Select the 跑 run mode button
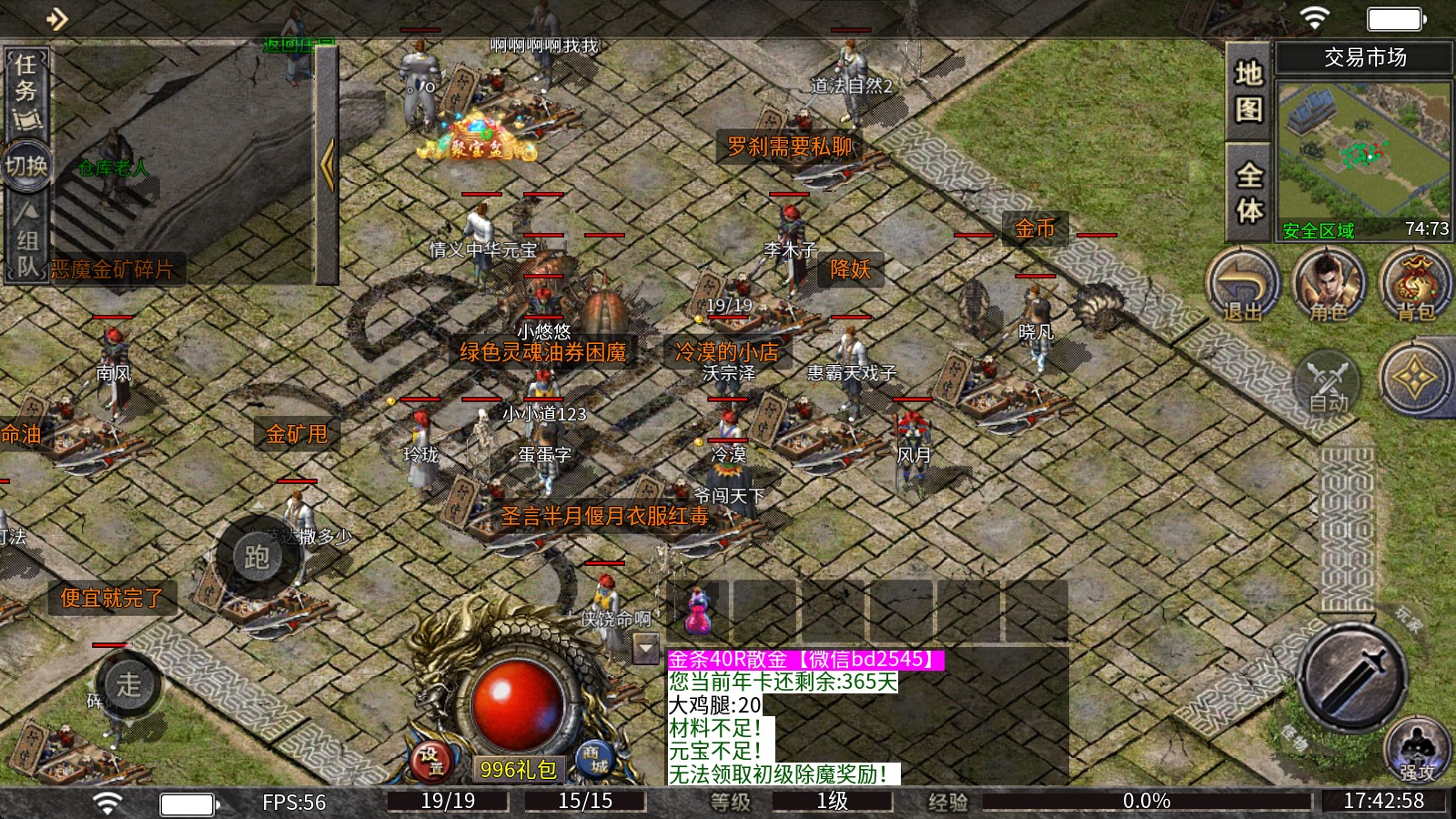The image size is (1456, 819). click(257, 556)
